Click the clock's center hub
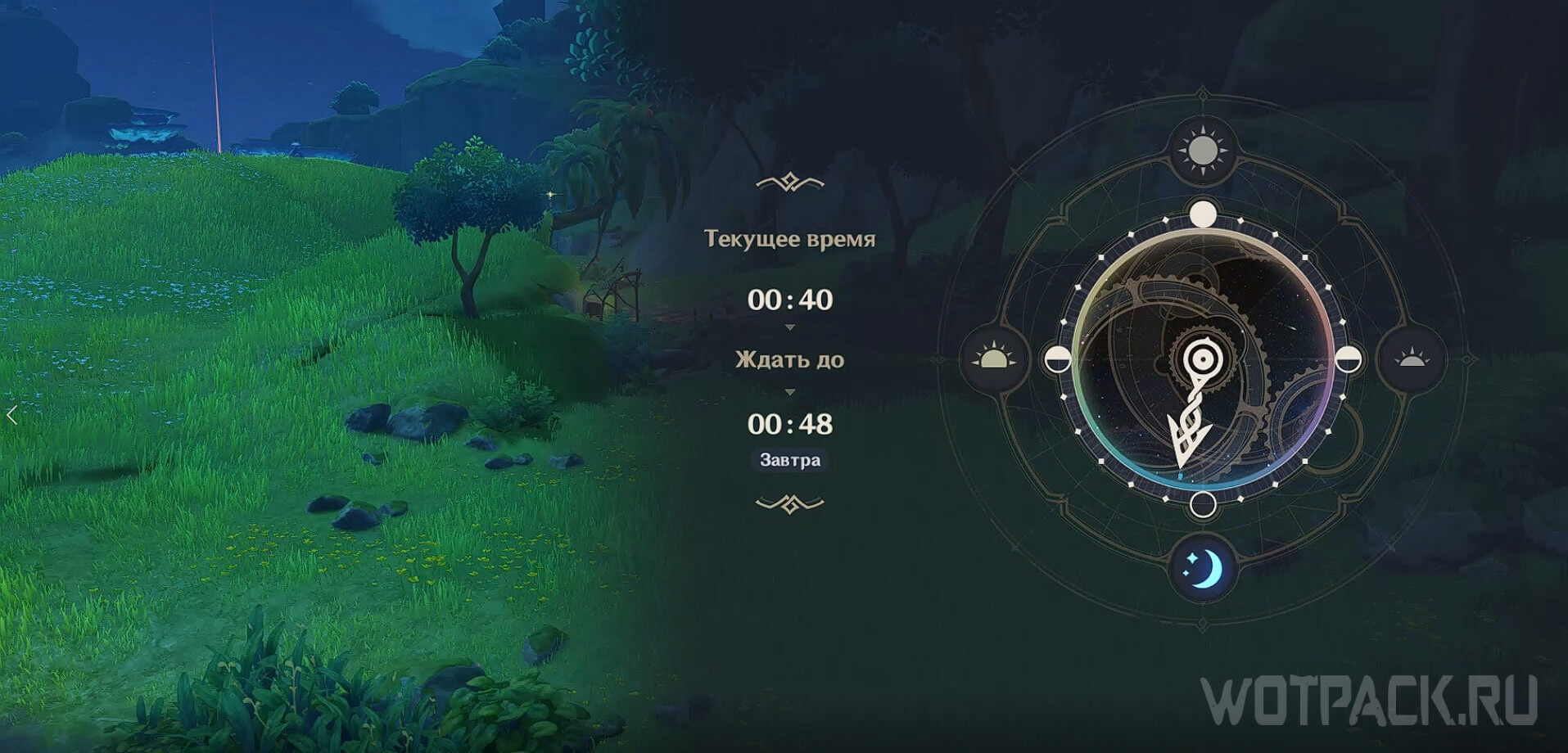Image resolution: width=1568 pixels, height=753 pixels. point(1201,358)
